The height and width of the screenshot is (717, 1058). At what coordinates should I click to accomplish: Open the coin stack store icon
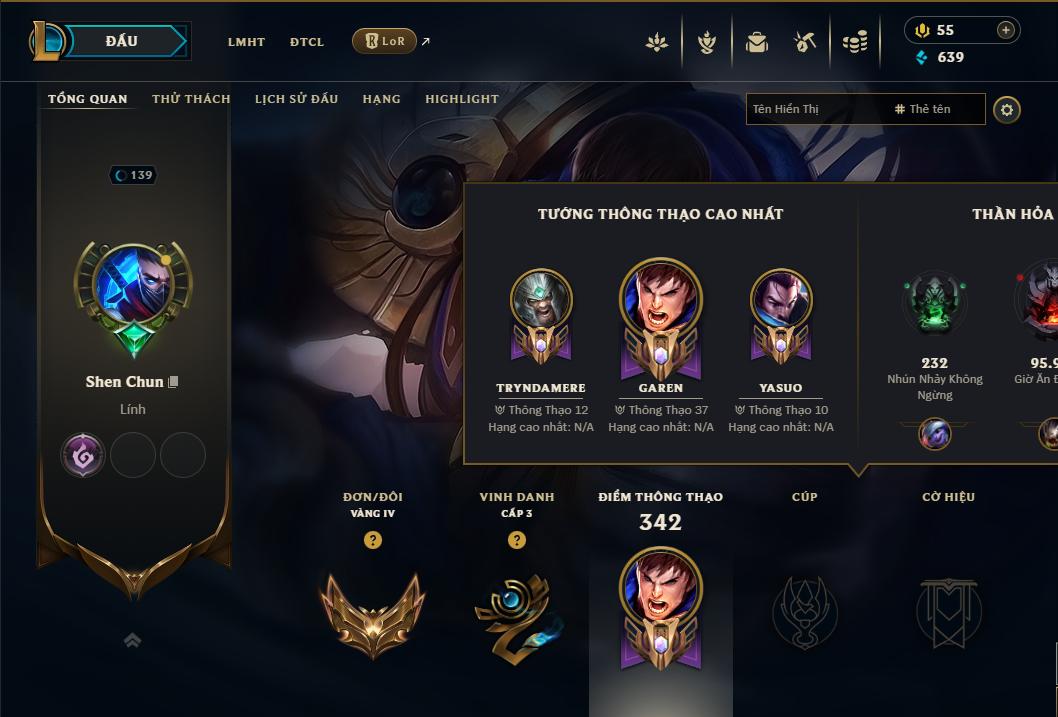pyautogui.click(x=855, y=42)
